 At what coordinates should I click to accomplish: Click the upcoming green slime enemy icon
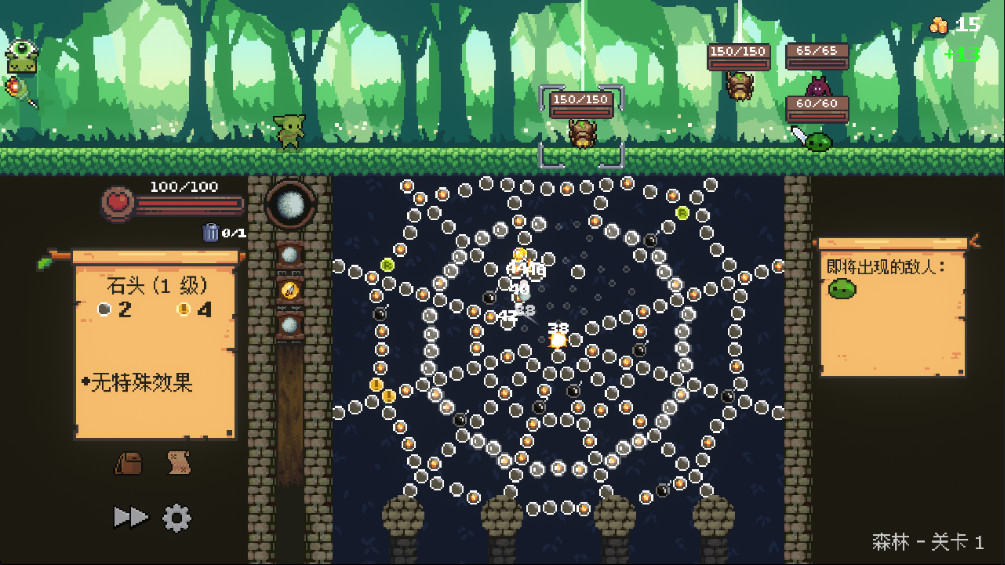click(842, 289)
